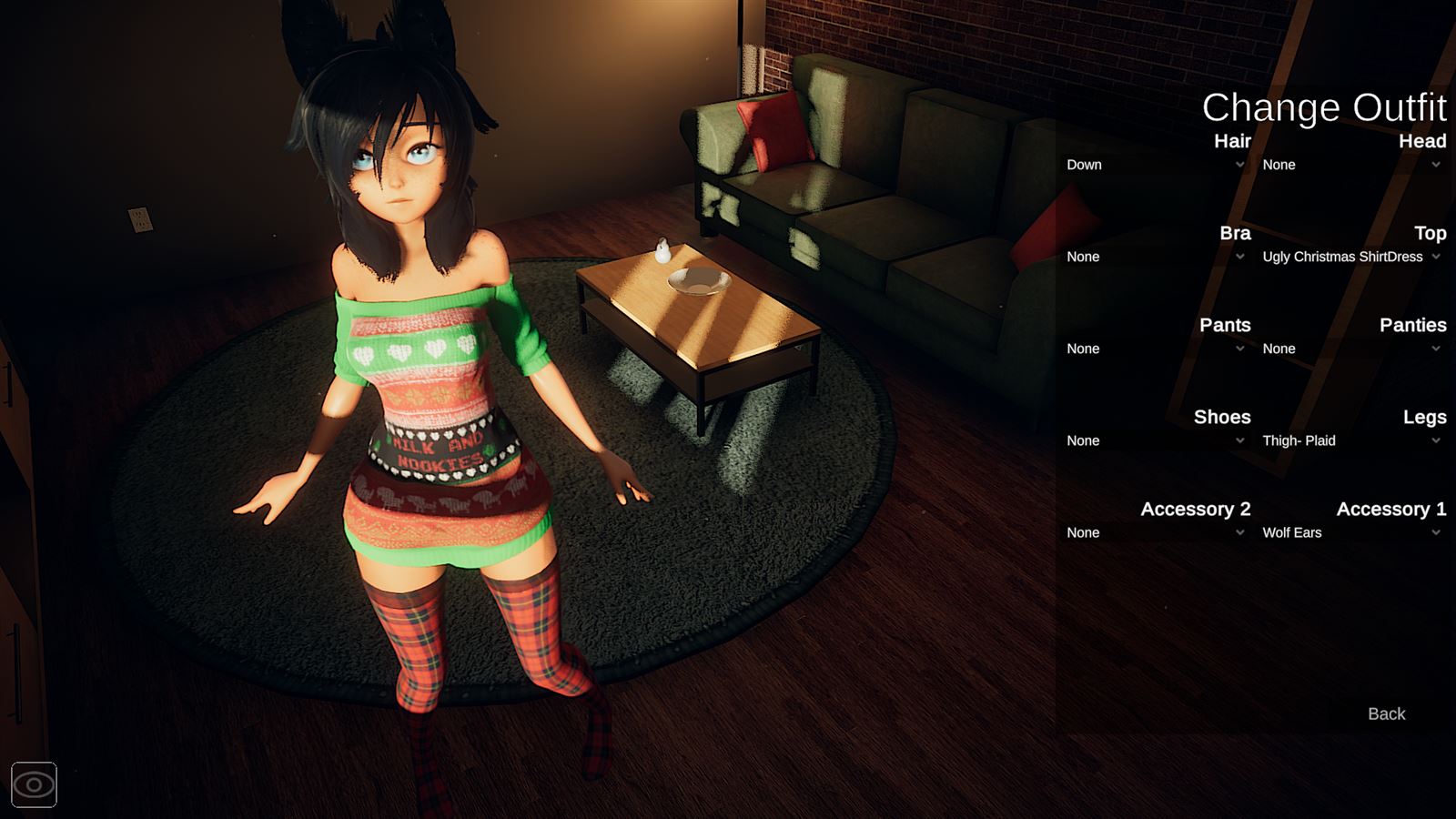Click the Down value under Hair
Screen dimensions: 1456x819
(1084, 165)
